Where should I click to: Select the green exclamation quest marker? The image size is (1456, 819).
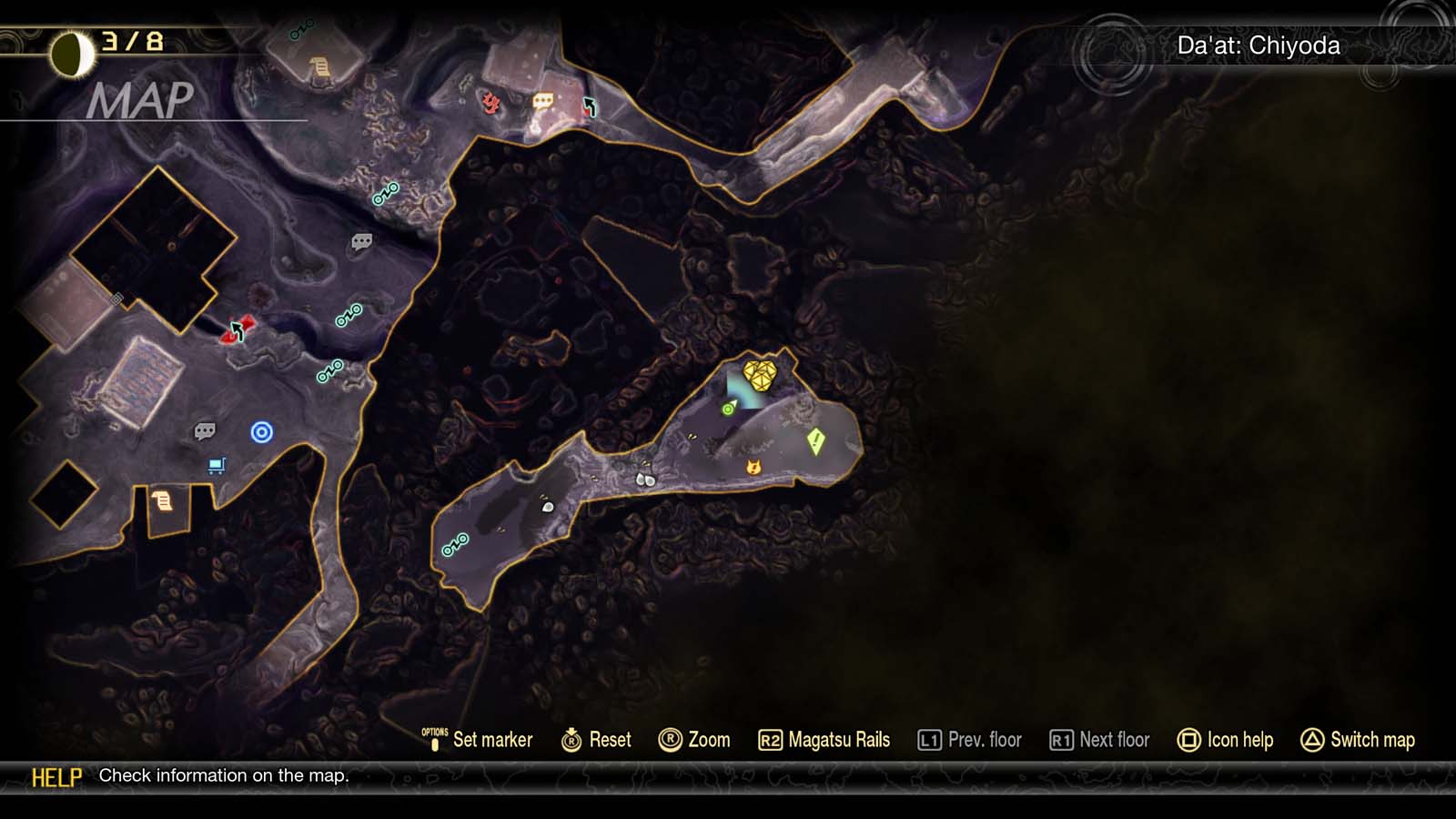click(x=815, y=441)
